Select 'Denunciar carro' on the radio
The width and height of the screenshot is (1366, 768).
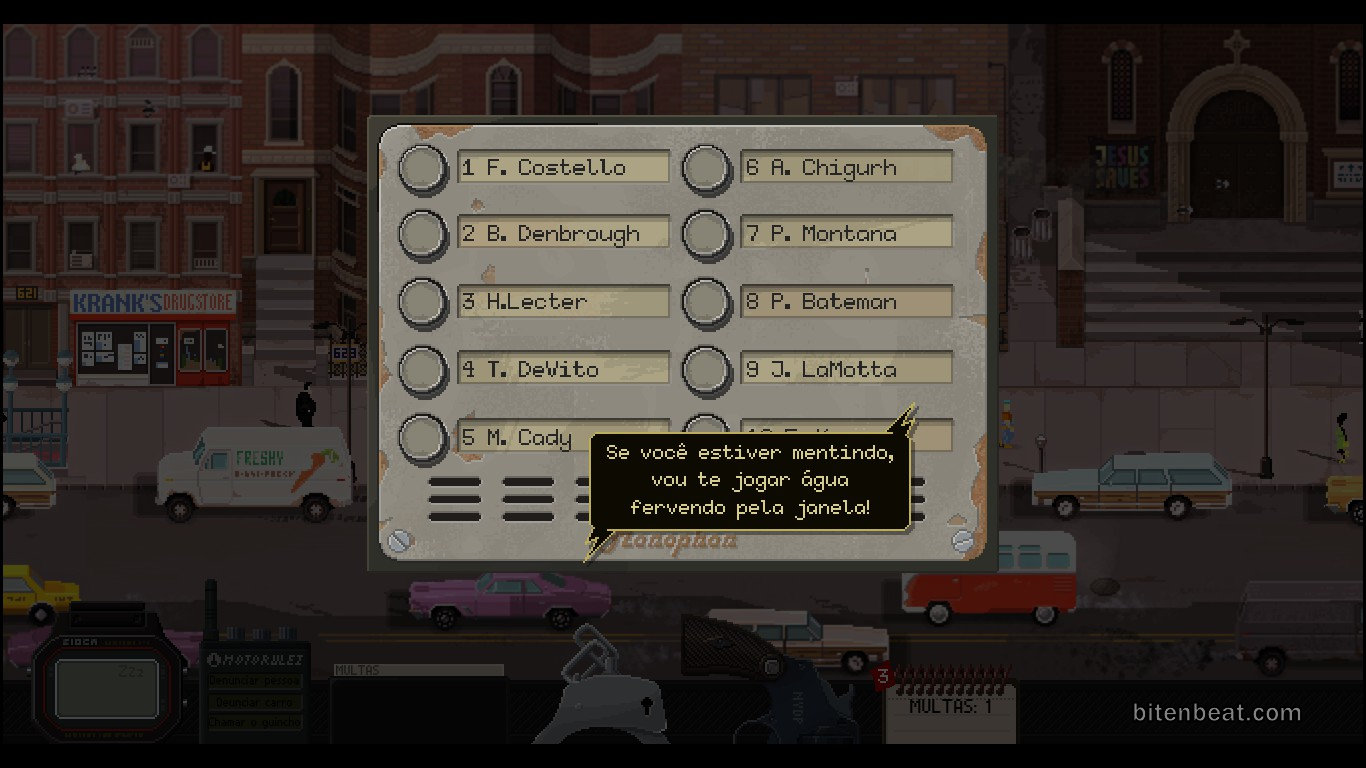(x=255, y=702)
